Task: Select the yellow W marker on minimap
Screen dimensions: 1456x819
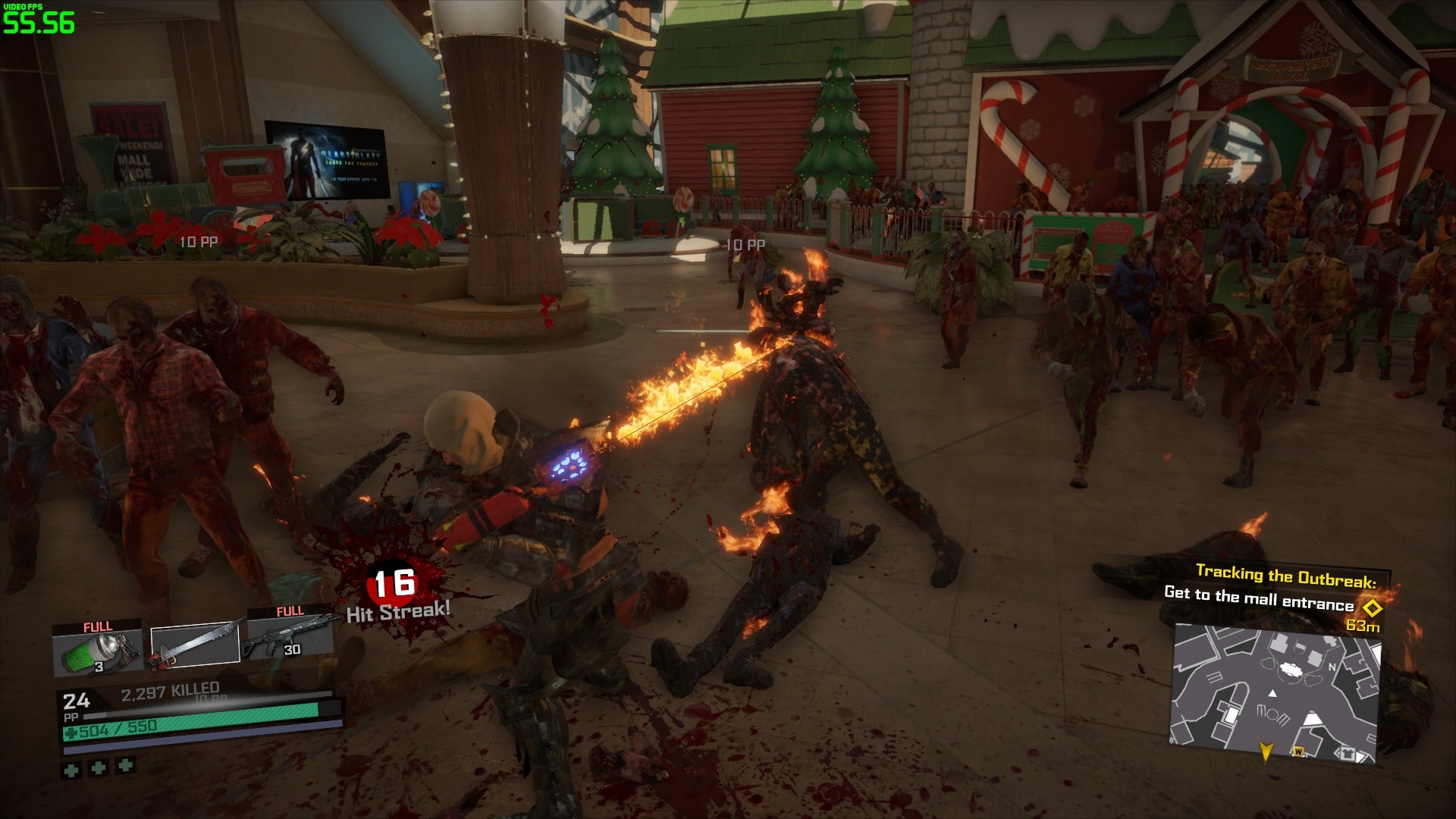Action: (1298, 752)
